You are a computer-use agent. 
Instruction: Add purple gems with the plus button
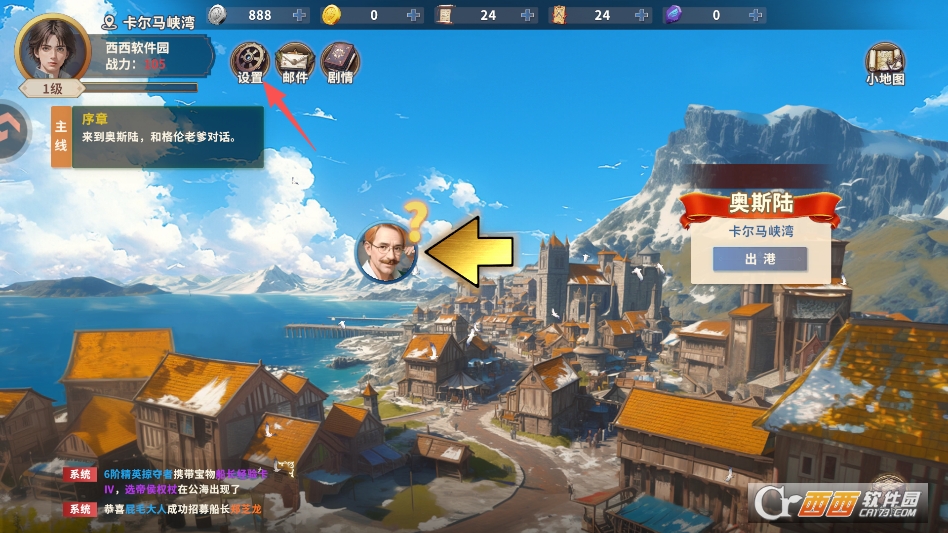tap(758, 15)
